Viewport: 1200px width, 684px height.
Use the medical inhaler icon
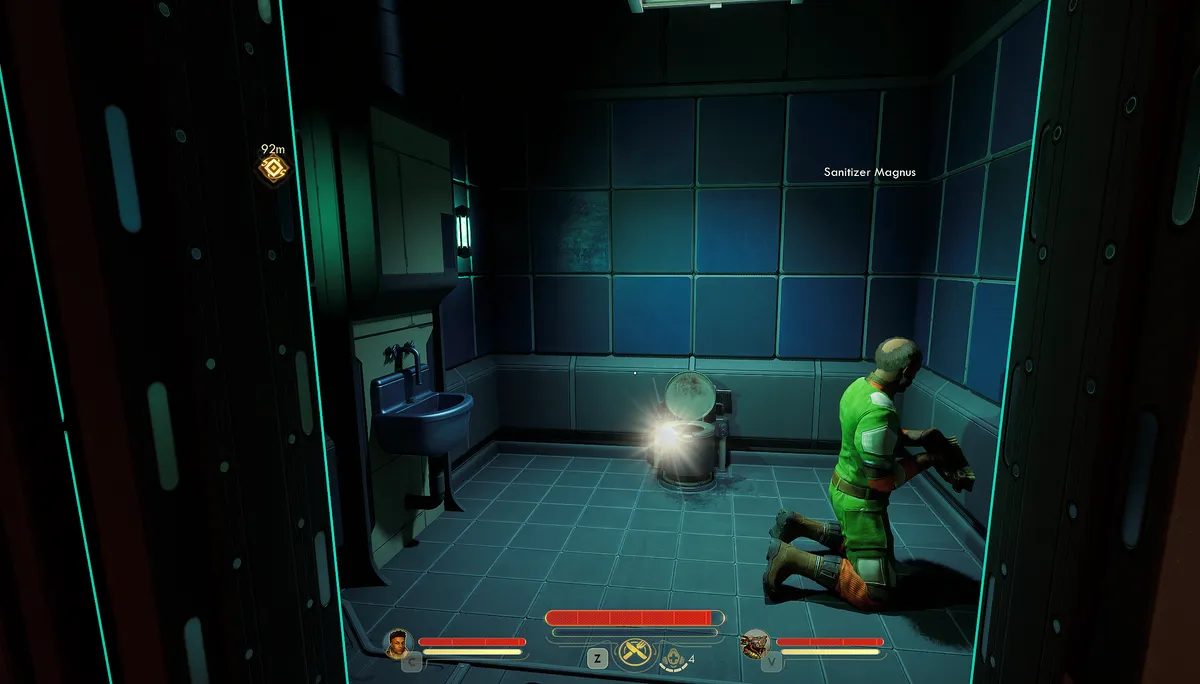674,657
